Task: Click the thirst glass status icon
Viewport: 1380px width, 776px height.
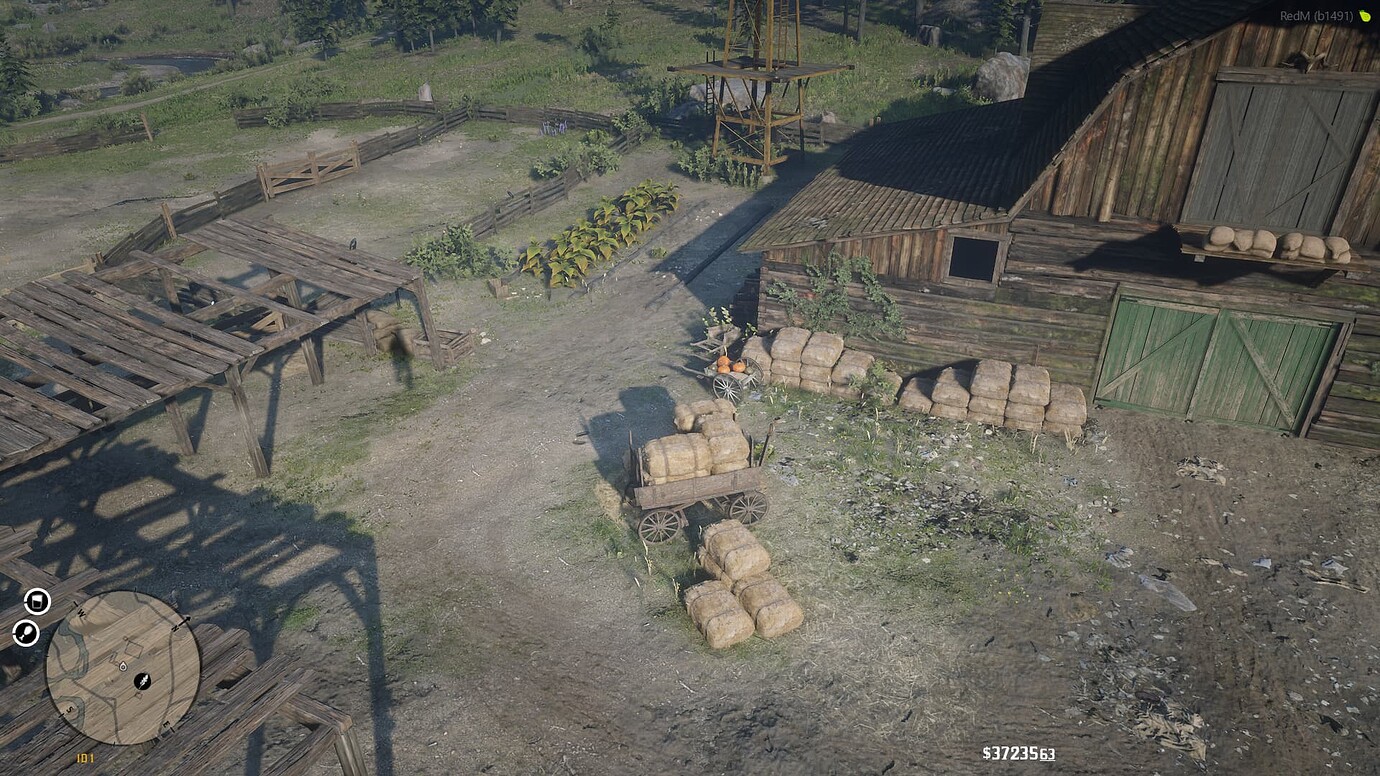Action: pos(37,600)
